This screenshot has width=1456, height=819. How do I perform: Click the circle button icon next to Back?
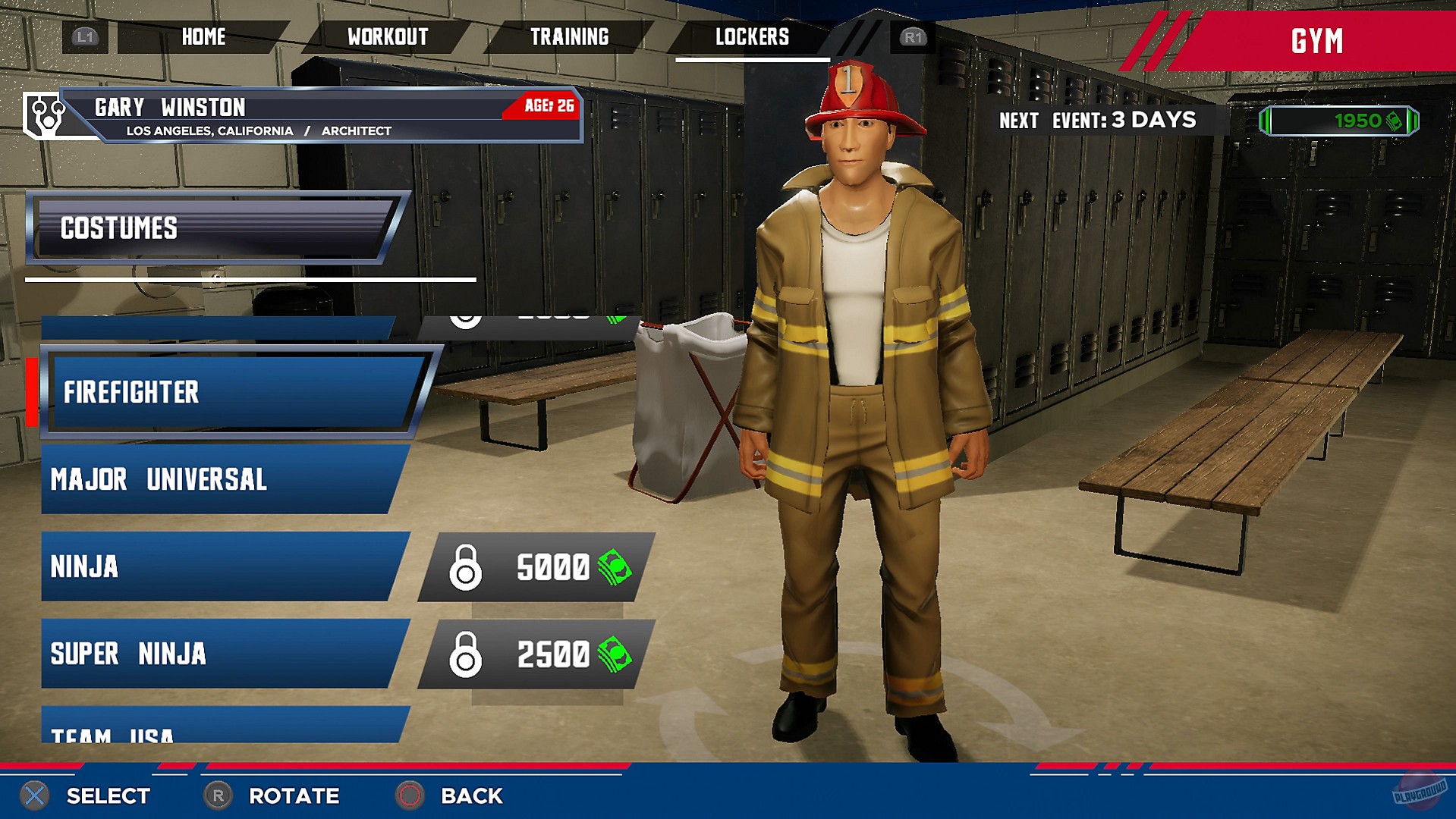click(x=410, y=796)
